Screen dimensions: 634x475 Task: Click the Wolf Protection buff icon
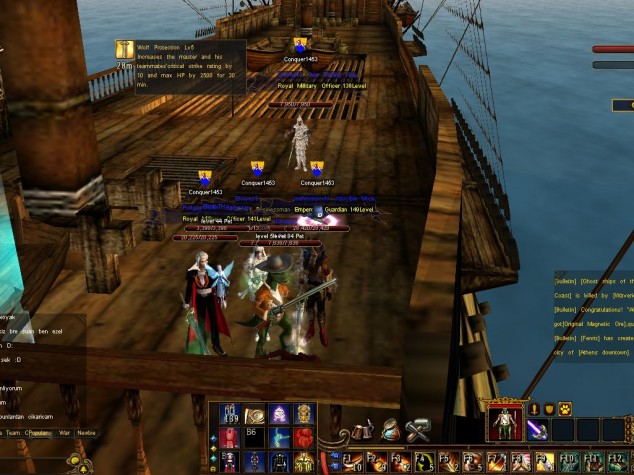click(x=125, y=49)
